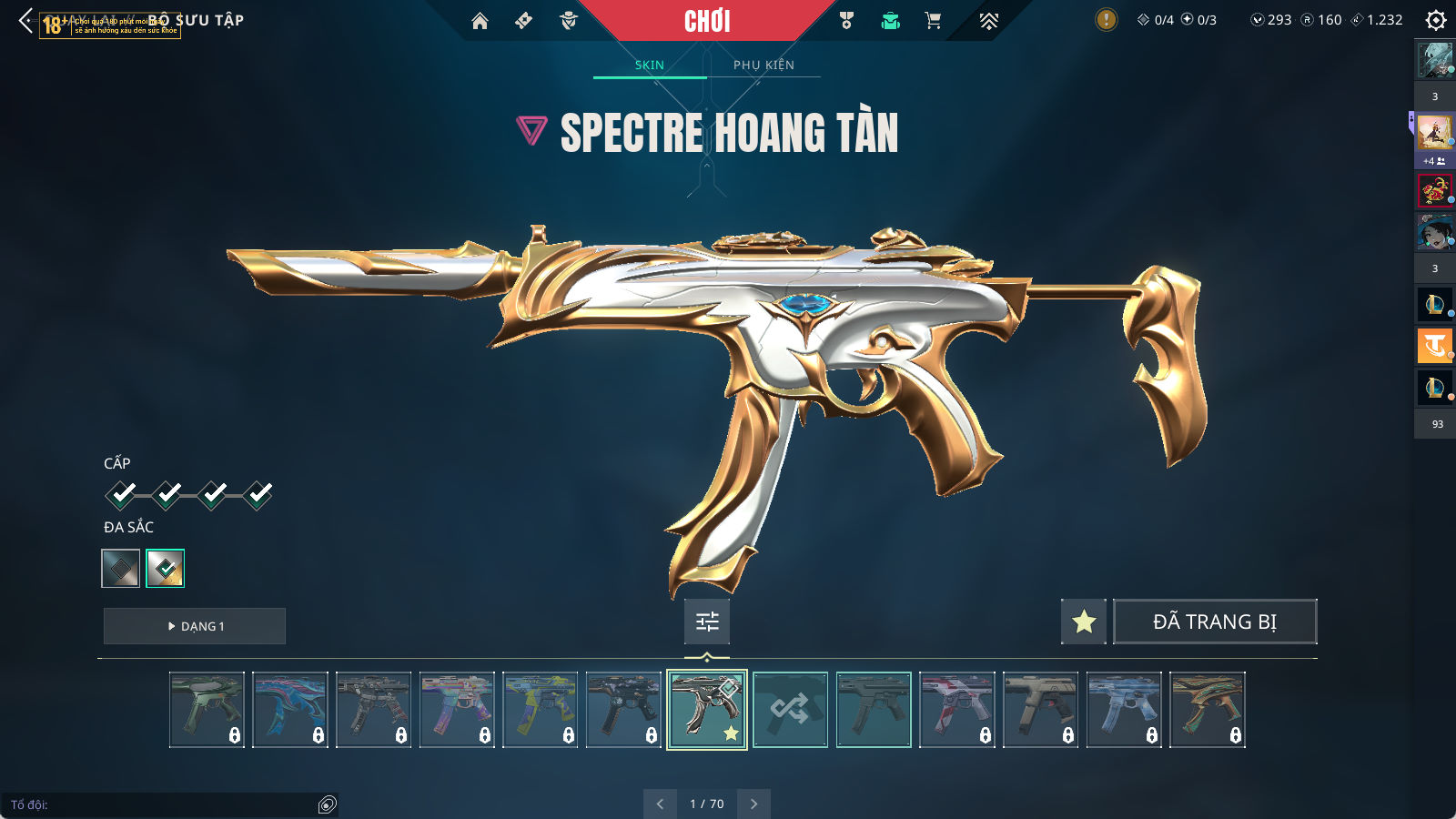This screenshot has height=819, width=1456.
Task: Select the equipped gold Spectre thumbnail
Action: (707, 710)
